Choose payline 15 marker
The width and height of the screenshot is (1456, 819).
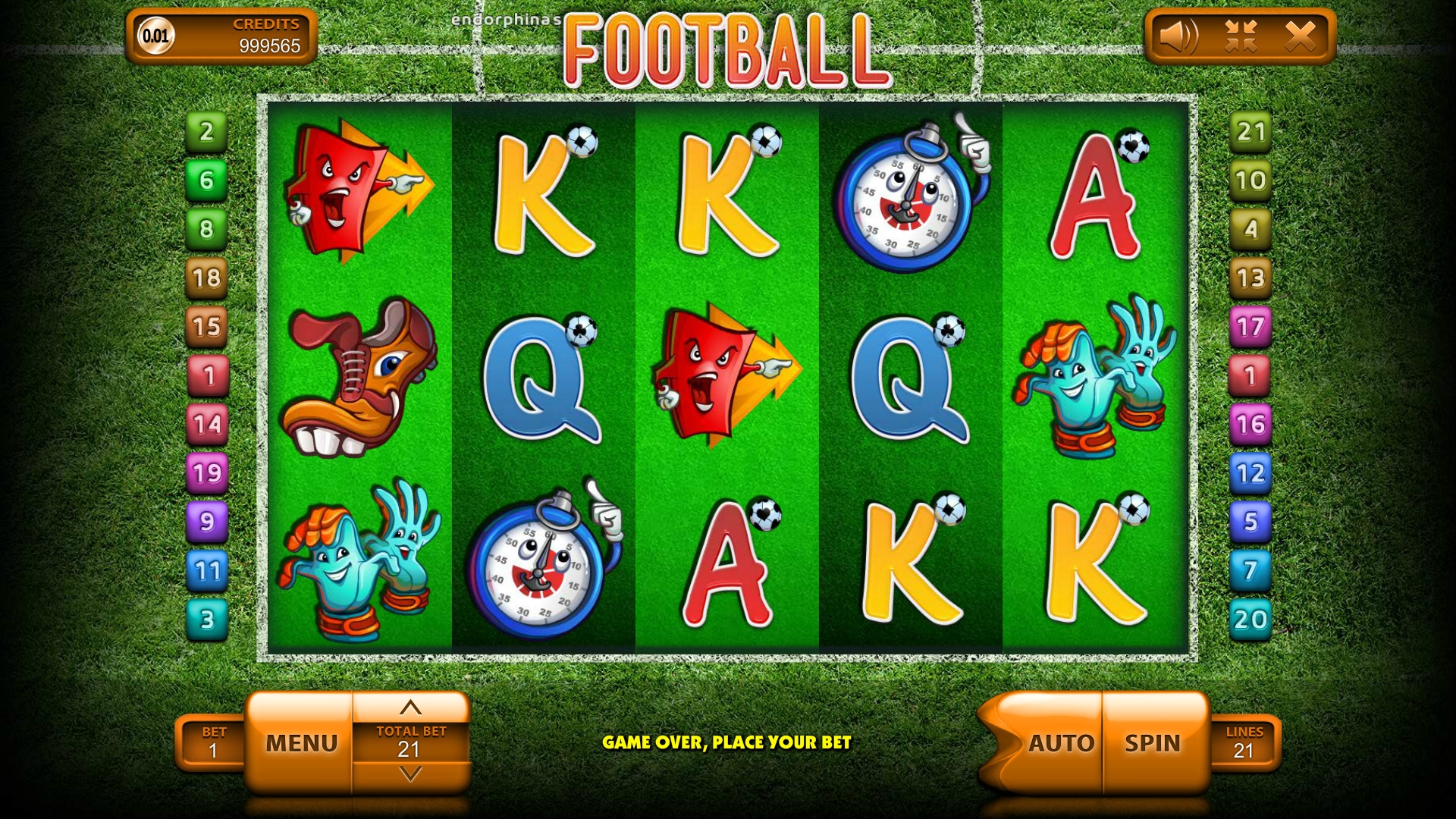pyautogui.click(x=207, y=326)
